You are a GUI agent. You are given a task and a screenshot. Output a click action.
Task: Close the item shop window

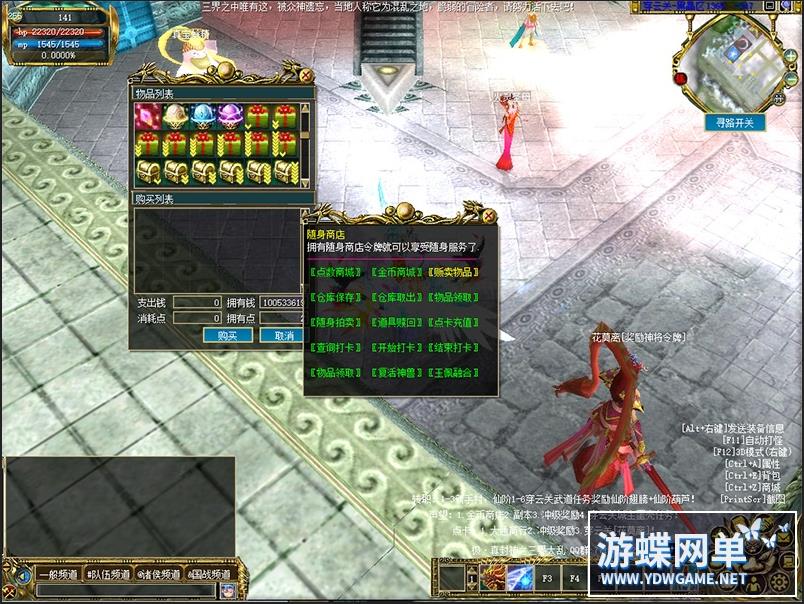[306, 75]
